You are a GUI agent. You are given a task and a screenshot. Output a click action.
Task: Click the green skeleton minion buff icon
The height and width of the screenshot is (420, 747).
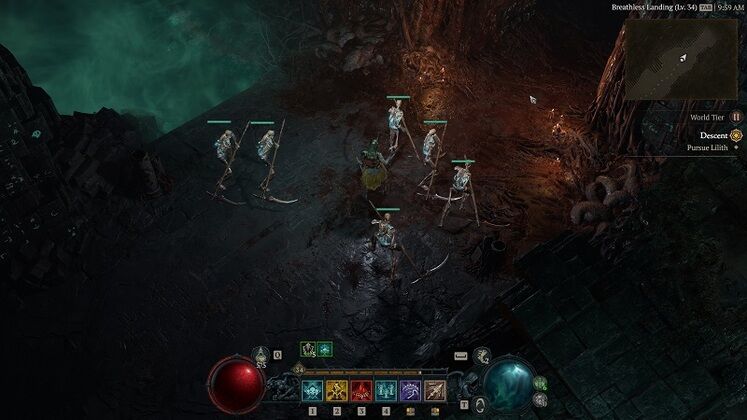click(x=309, y=349)
